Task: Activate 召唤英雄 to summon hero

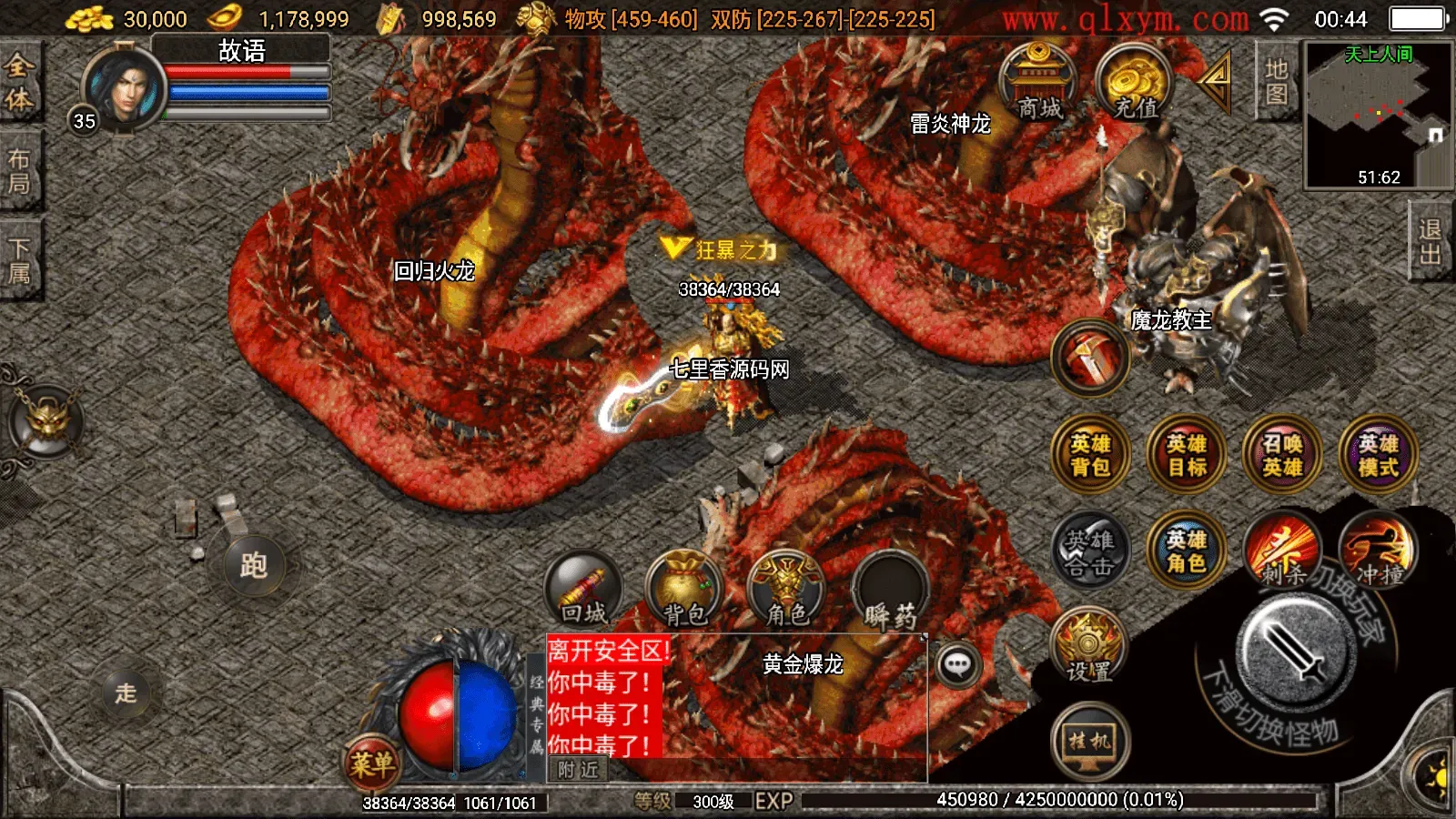Action: [x=1282, y=457]
